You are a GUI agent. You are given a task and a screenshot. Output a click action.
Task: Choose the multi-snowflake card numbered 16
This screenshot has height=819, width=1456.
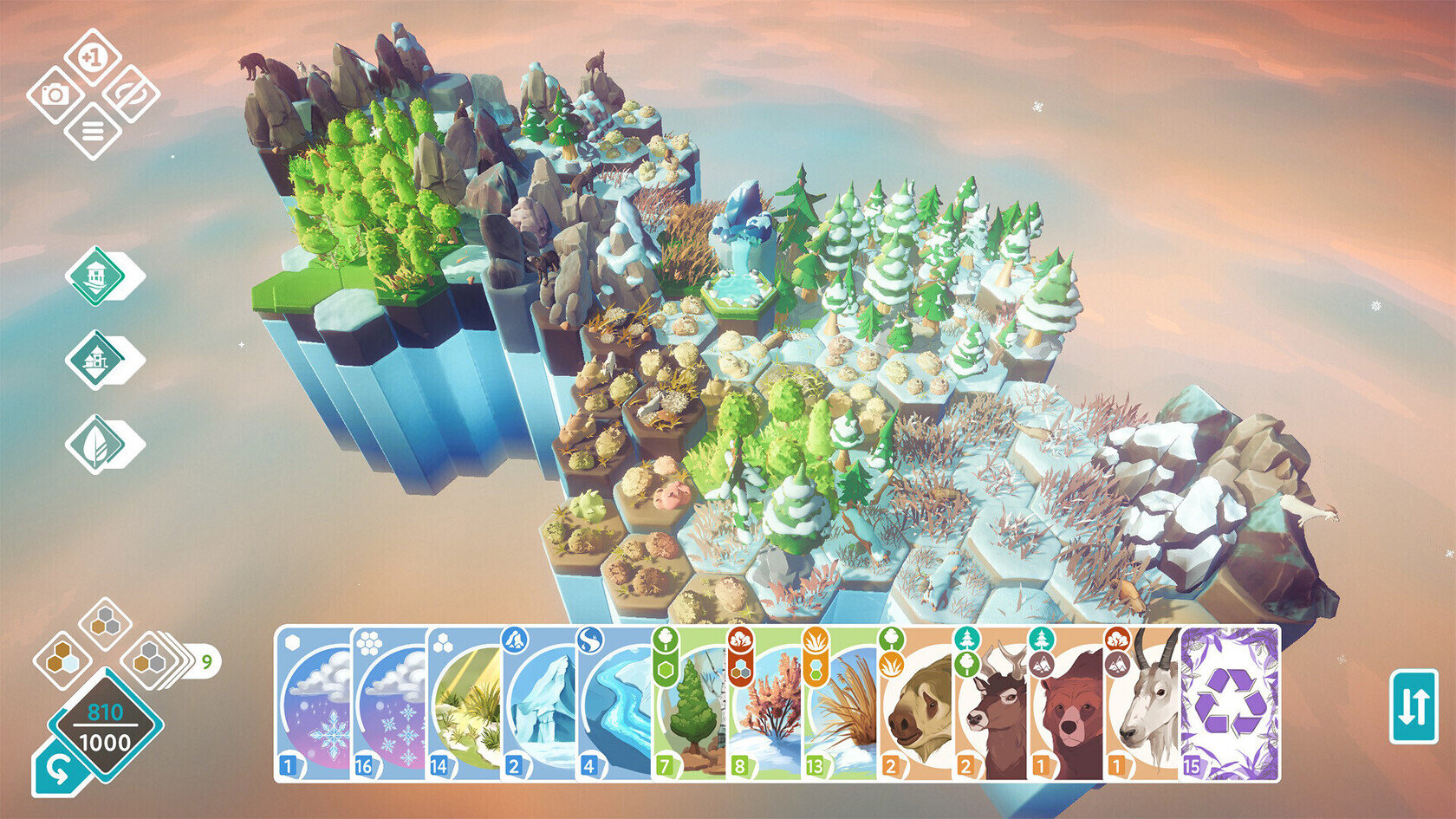click(388, 704)
